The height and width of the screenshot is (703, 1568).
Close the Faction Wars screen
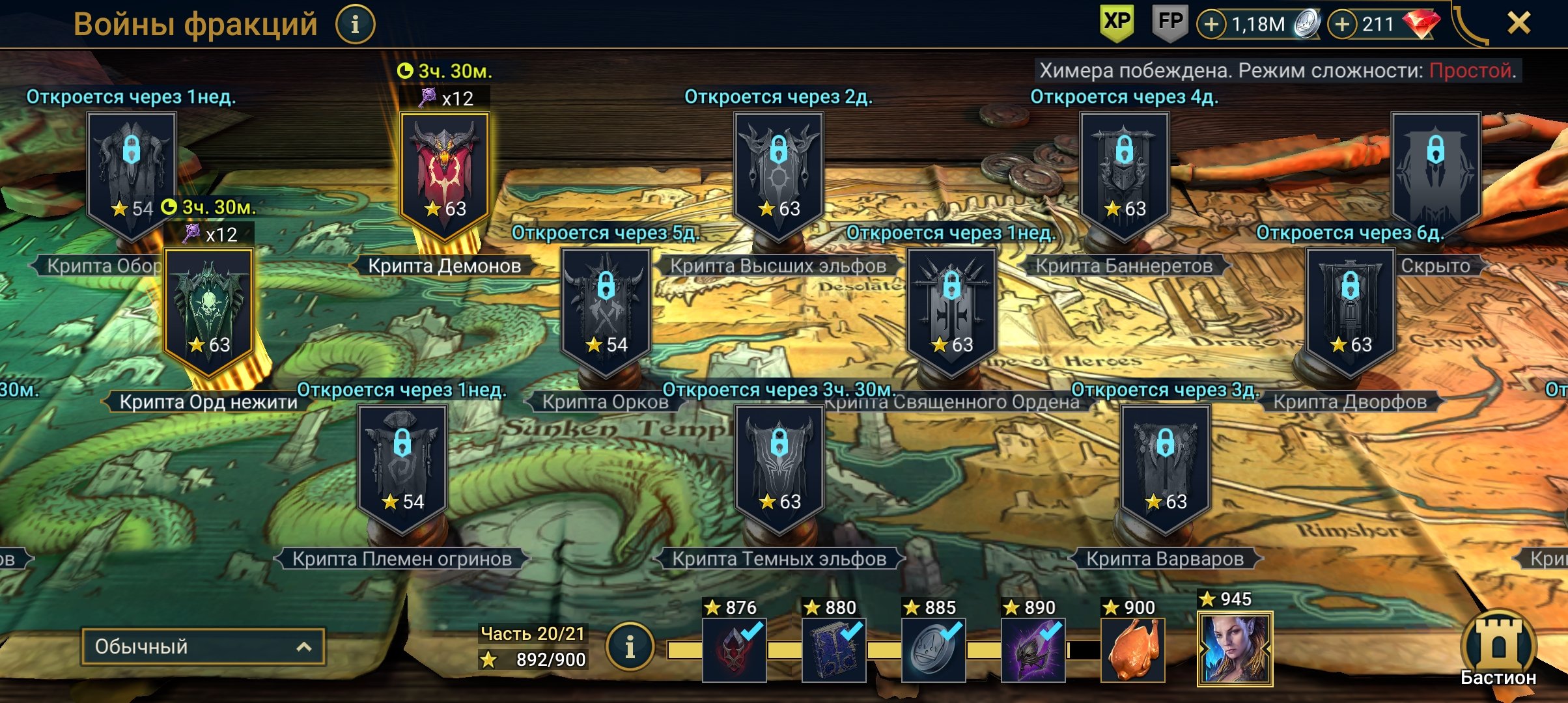1519,24
